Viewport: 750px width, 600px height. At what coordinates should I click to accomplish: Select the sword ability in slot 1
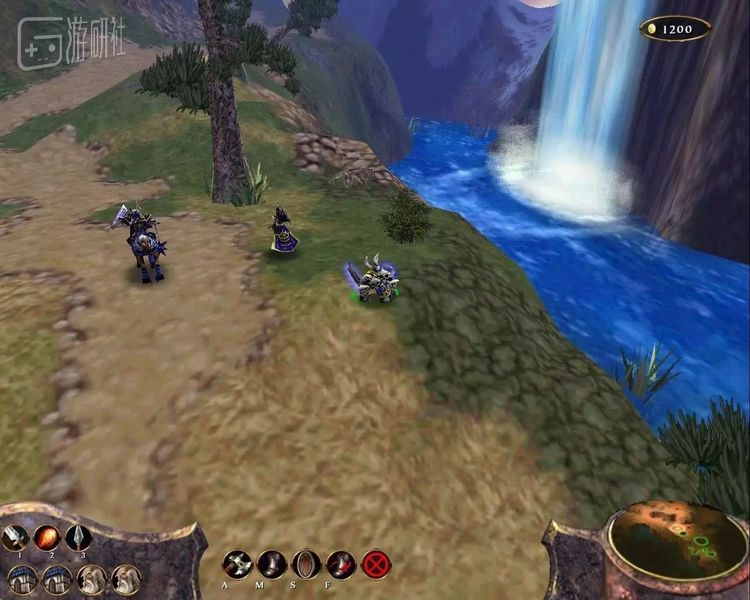[x=14, y=538]
